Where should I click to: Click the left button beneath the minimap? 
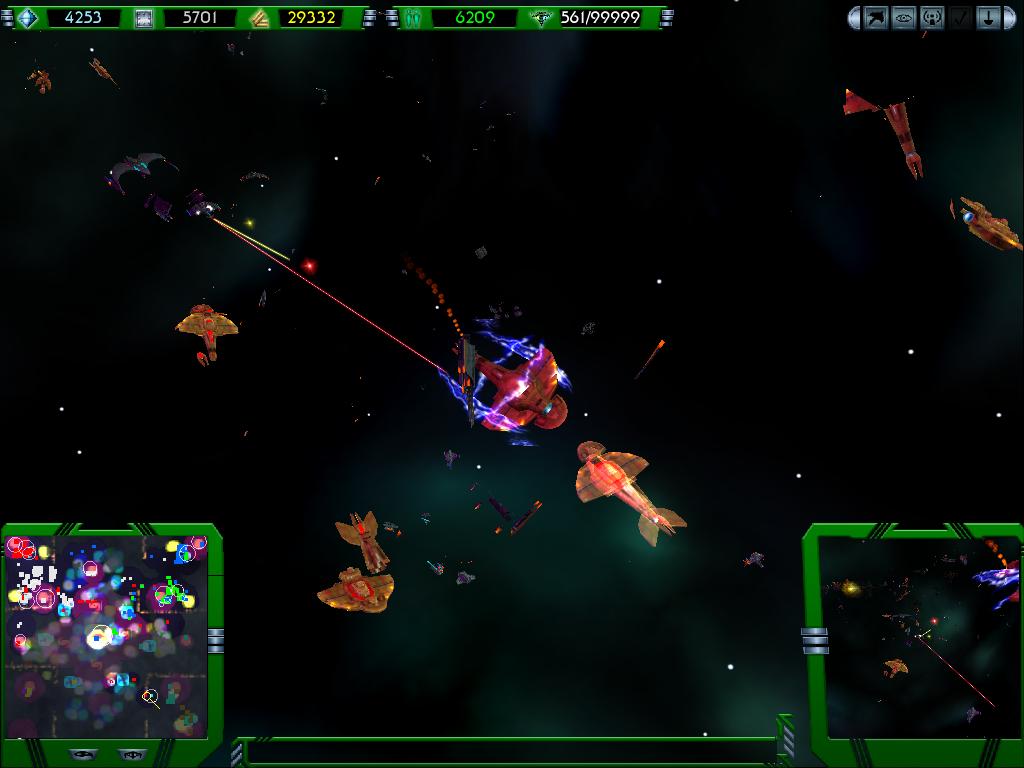tap(82, 755)
